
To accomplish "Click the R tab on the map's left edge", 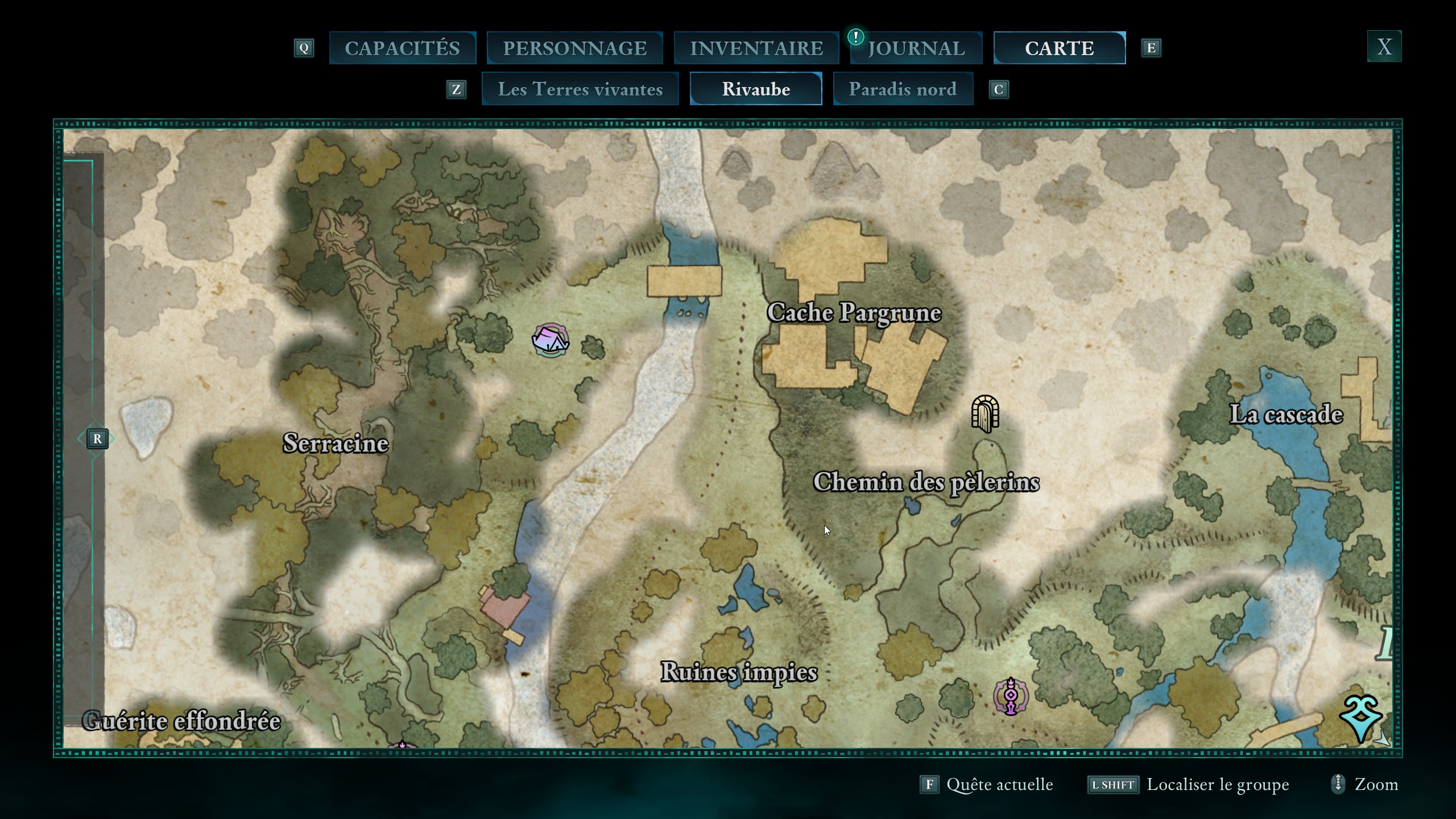I will [x=98, y=439].
